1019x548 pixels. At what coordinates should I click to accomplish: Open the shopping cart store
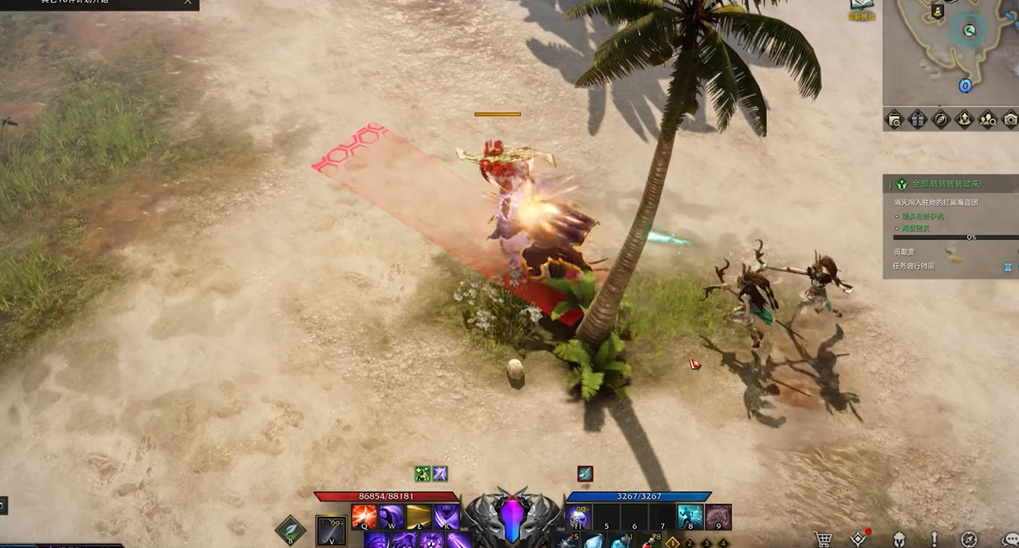(x=824, y=540)
